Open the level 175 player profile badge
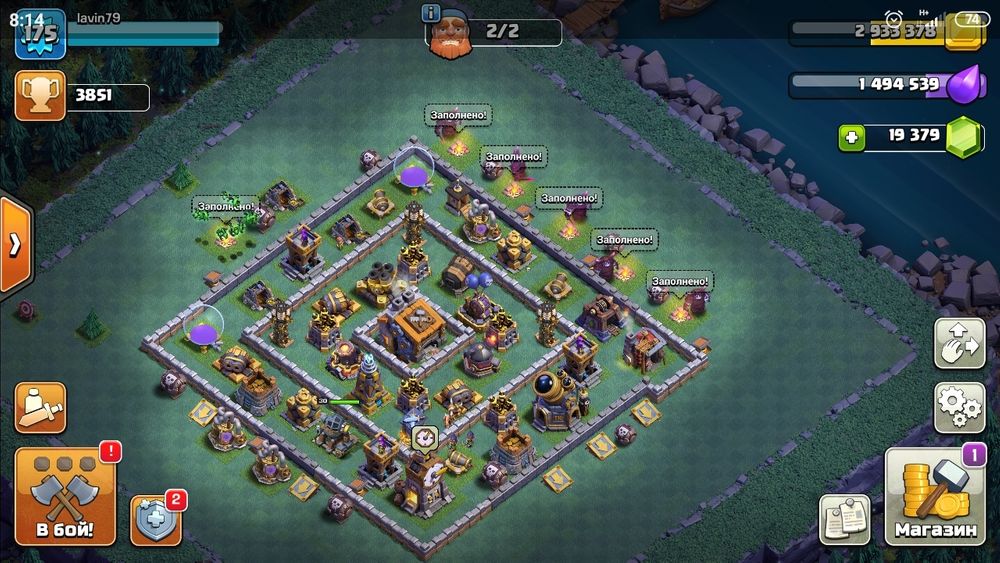The image size is (1000, 563). (x=40, y=31)
